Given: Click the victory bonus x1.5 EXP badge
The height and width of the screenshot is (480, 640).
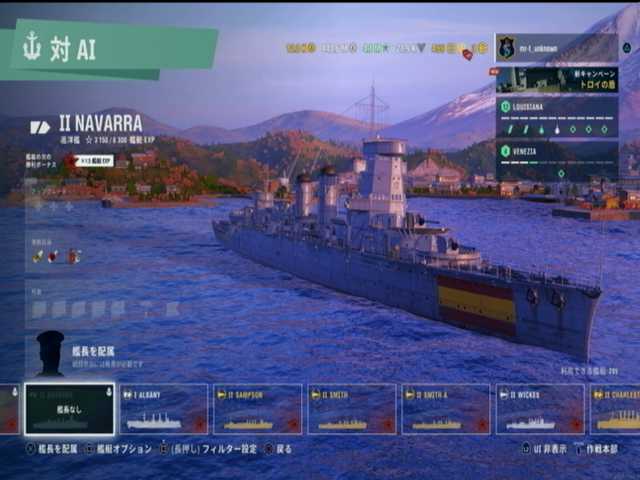Looking at the screenshot, I should 94,160.
